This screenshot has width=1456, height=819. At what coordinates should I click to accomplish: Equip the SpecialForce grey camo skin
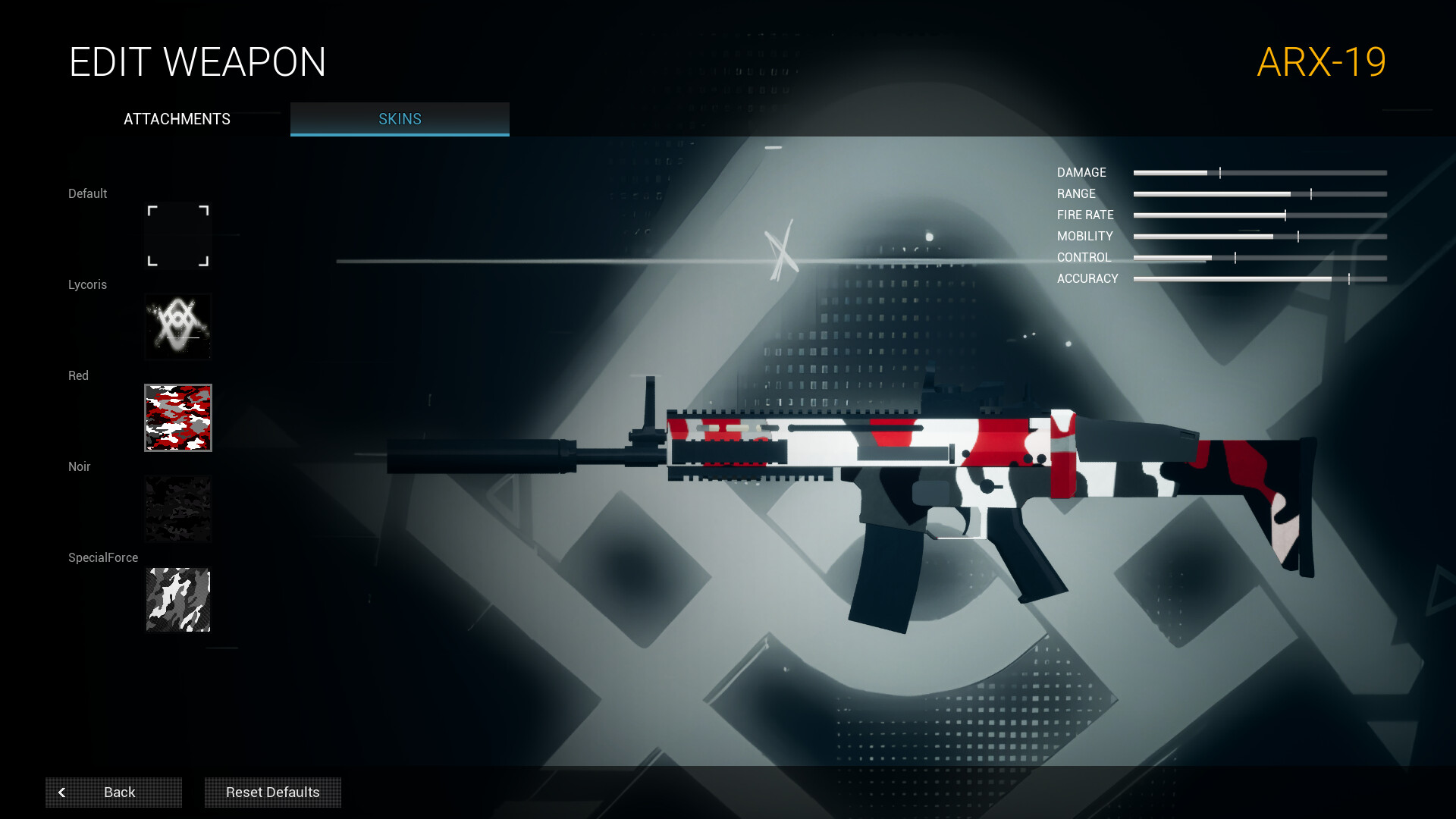[x=178, y=600]
